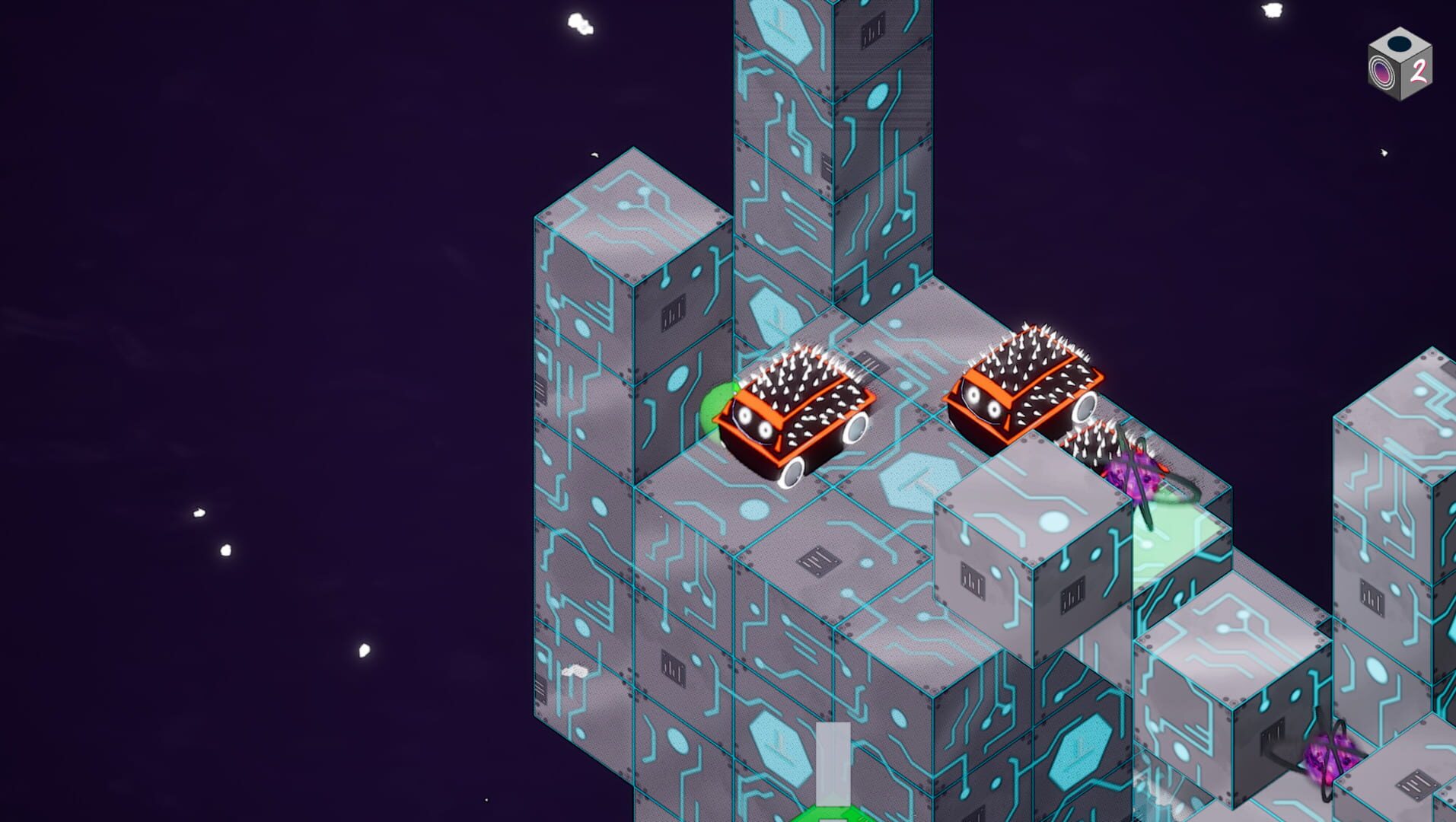Viewport: 1456px width, 822px height.
Task: Click the green glowing tile at the bottom edge
Action: [x=833, y=814]
